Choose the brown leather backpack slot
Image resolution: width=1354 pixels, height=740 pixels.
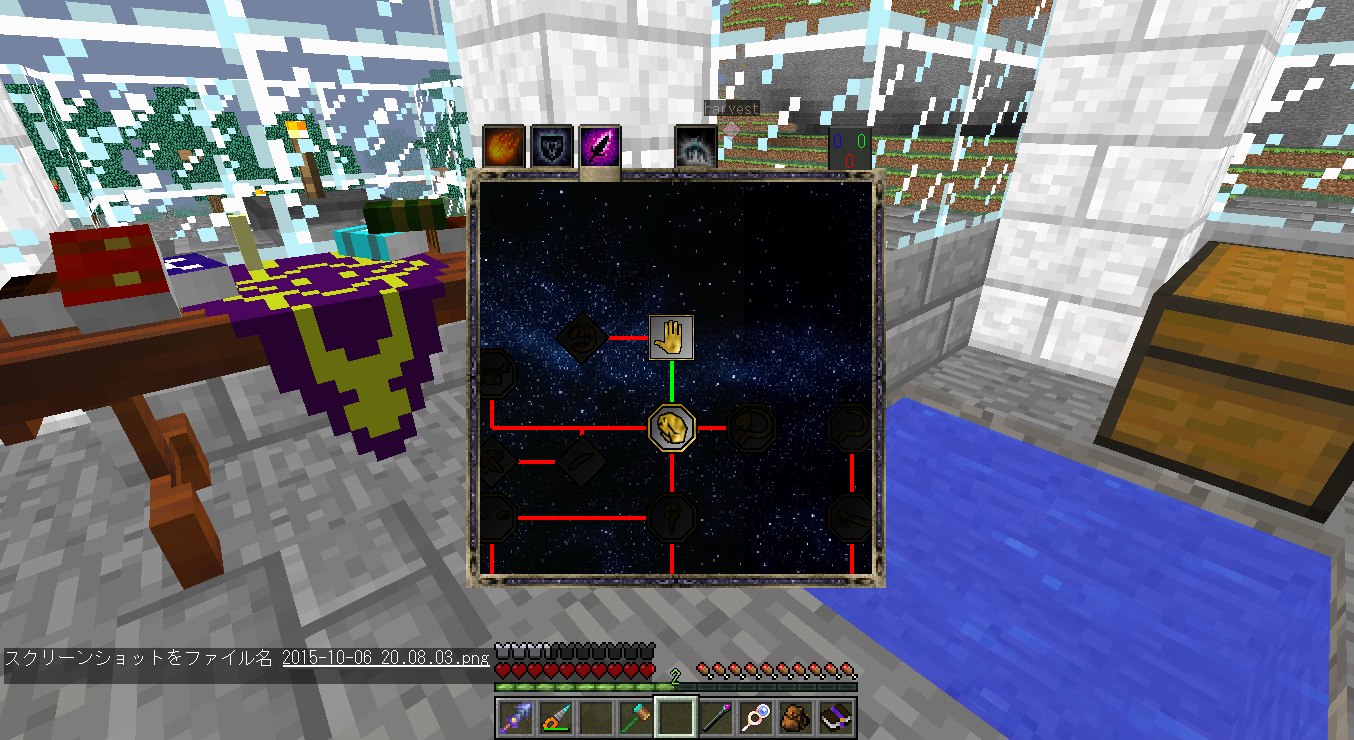point(796,716)
